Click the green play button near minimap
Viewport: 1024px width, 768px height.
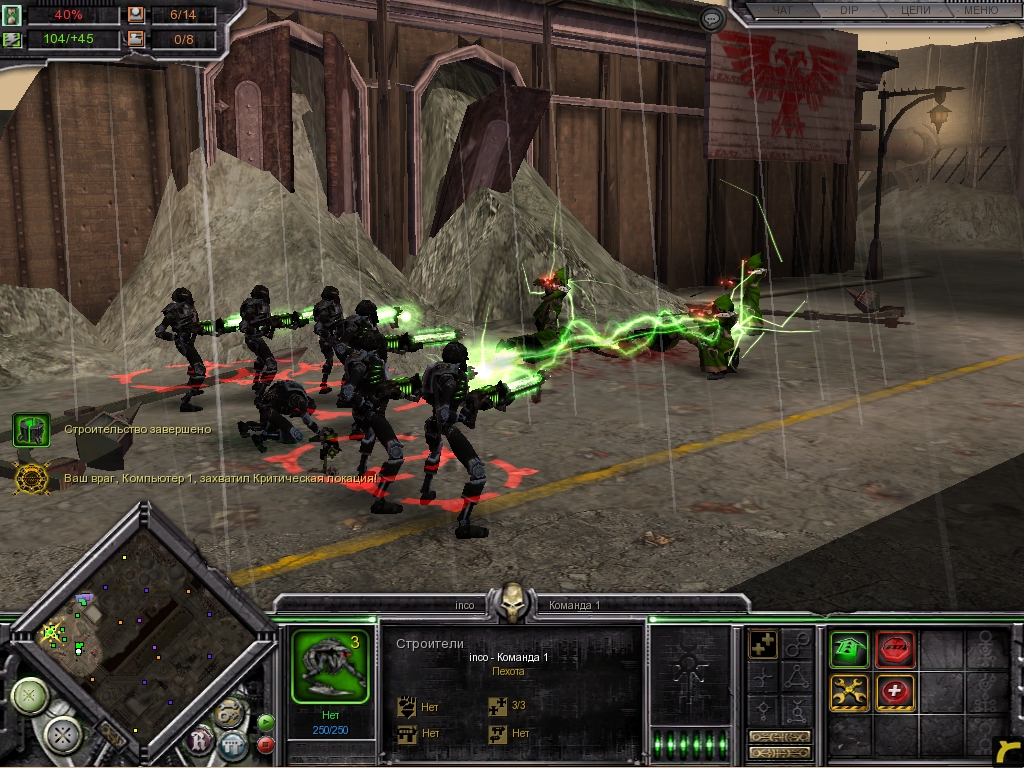tap(266, 720)
